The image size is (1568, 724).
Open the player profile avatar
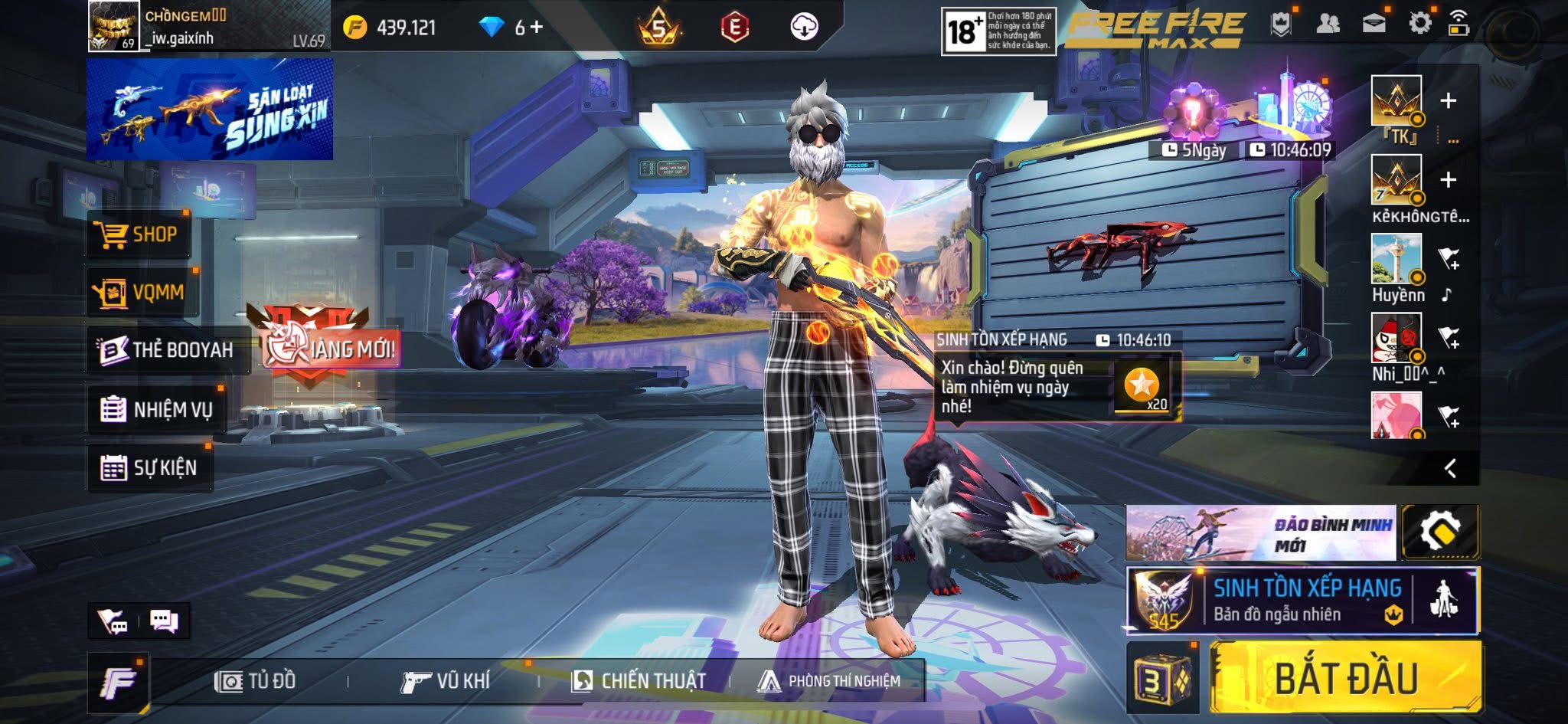pyautogui.click(x=113, y=26)
